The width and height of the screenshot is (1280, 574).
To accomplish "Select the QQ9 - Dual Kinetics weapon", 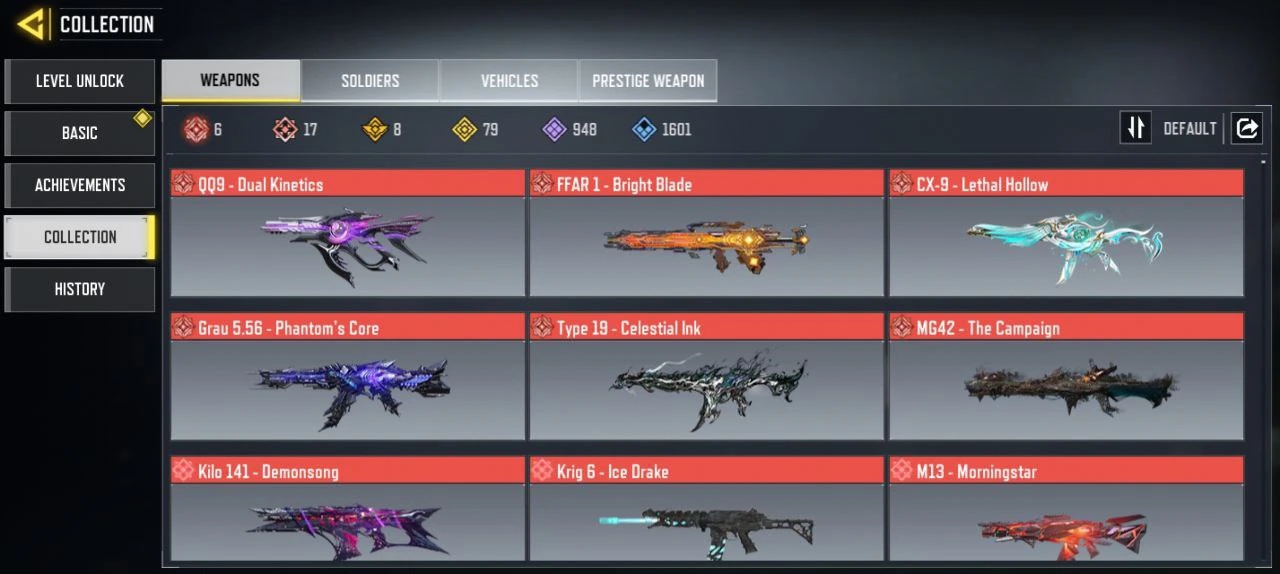I will (347, 234).
